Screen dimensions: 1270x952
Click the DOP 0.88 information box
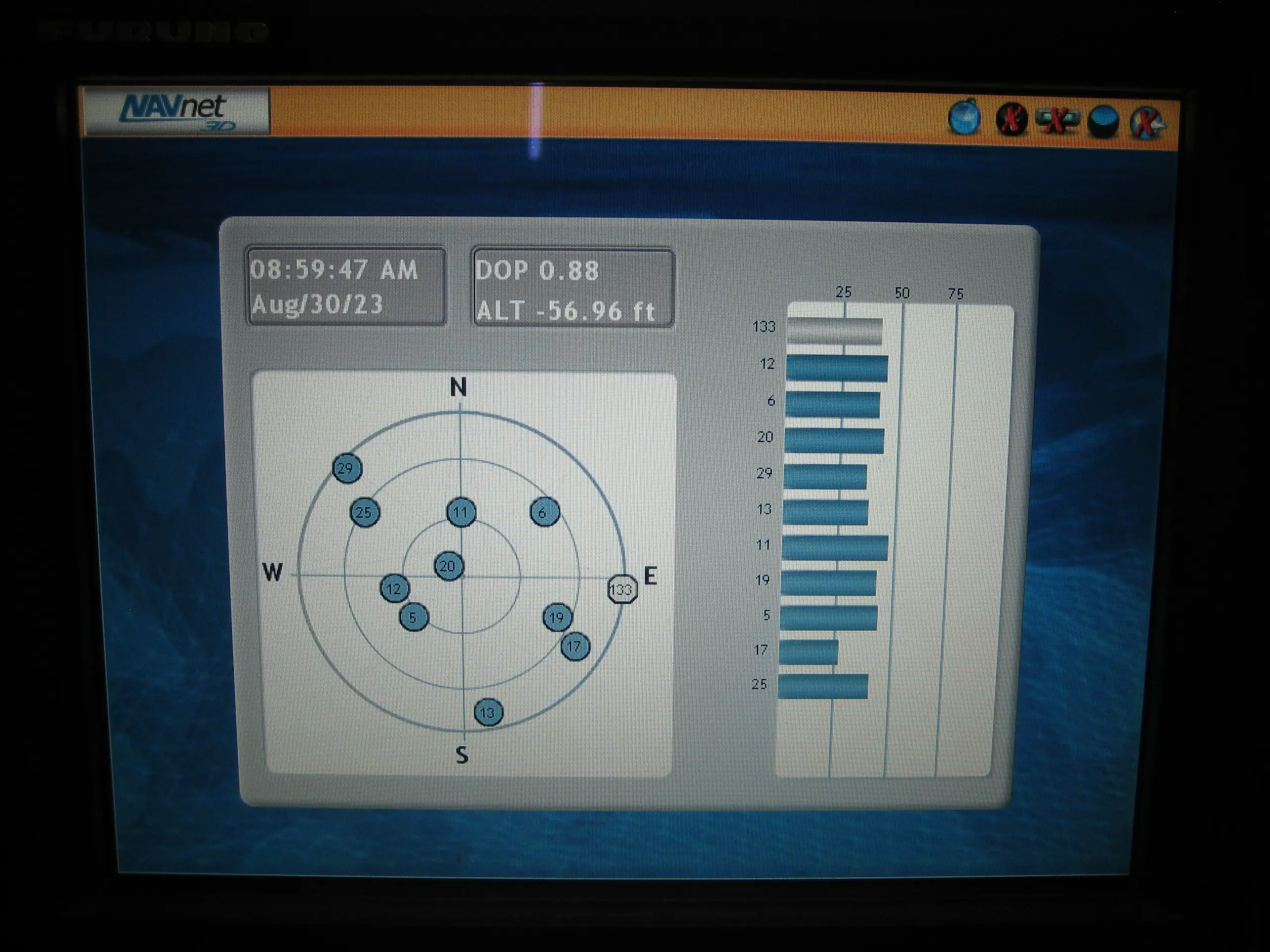(x=538, y=270)
